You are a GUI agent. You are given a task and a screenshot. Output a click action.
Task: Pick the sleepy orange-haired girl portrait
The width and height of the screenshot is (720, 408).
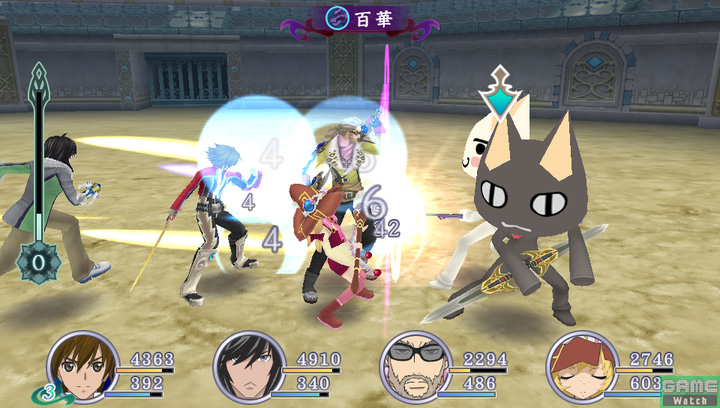click(577, 368)
